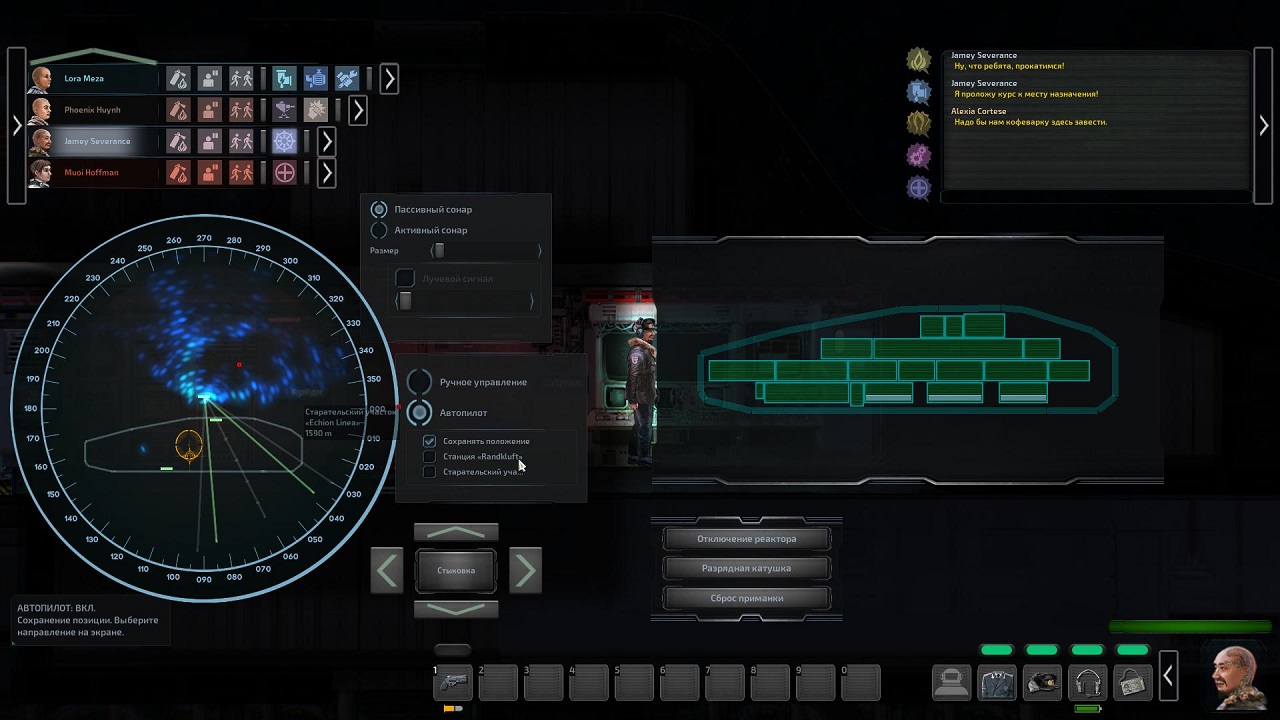Select the passive sonar option
Viewport: 1280px width, 720px height.
click(x=379, y=210)
